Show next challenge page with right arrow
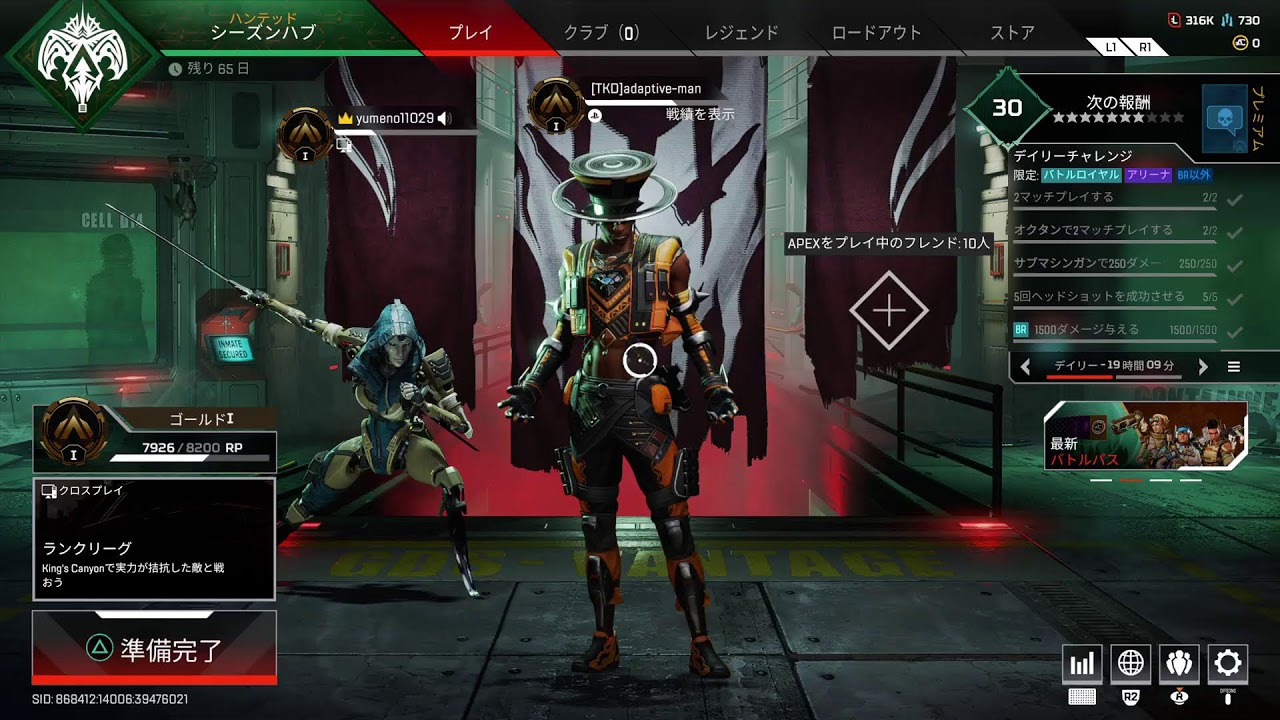 1203,367
